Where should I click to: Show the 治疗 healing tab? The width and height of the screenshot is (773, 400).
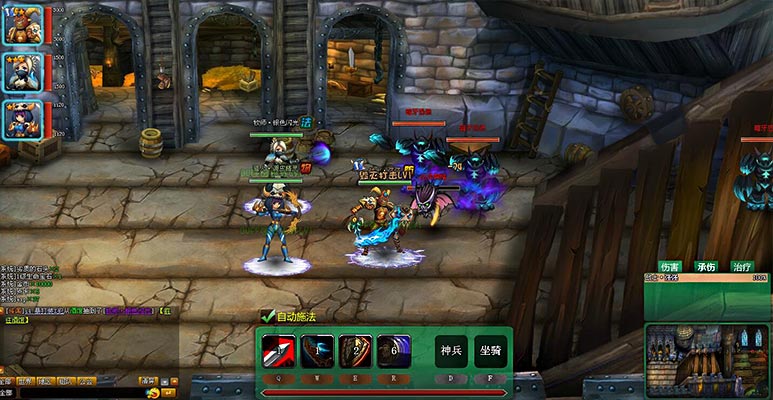741,267
